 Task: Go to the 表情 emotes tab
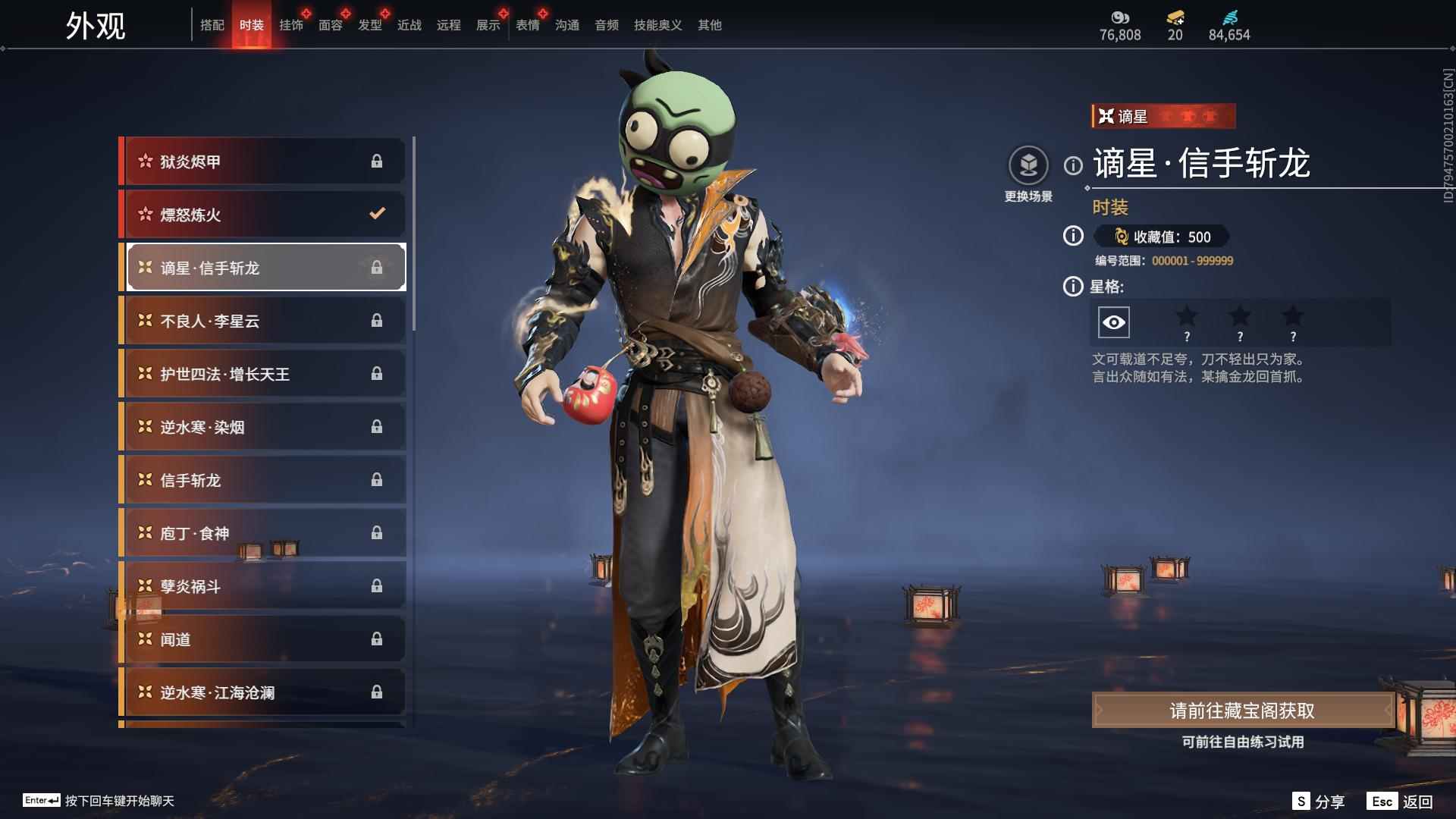click(x=528, y=25)
